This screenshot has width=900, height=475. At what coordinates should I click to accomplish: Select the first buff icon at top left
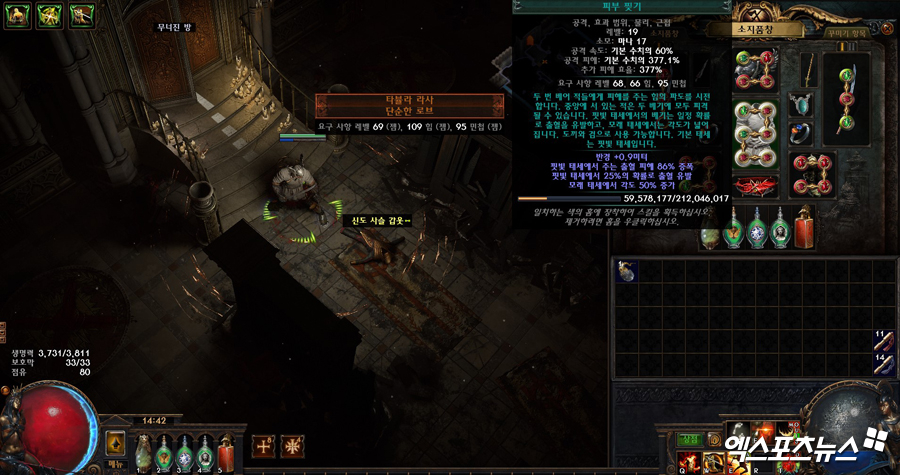(x=17, y=15)
